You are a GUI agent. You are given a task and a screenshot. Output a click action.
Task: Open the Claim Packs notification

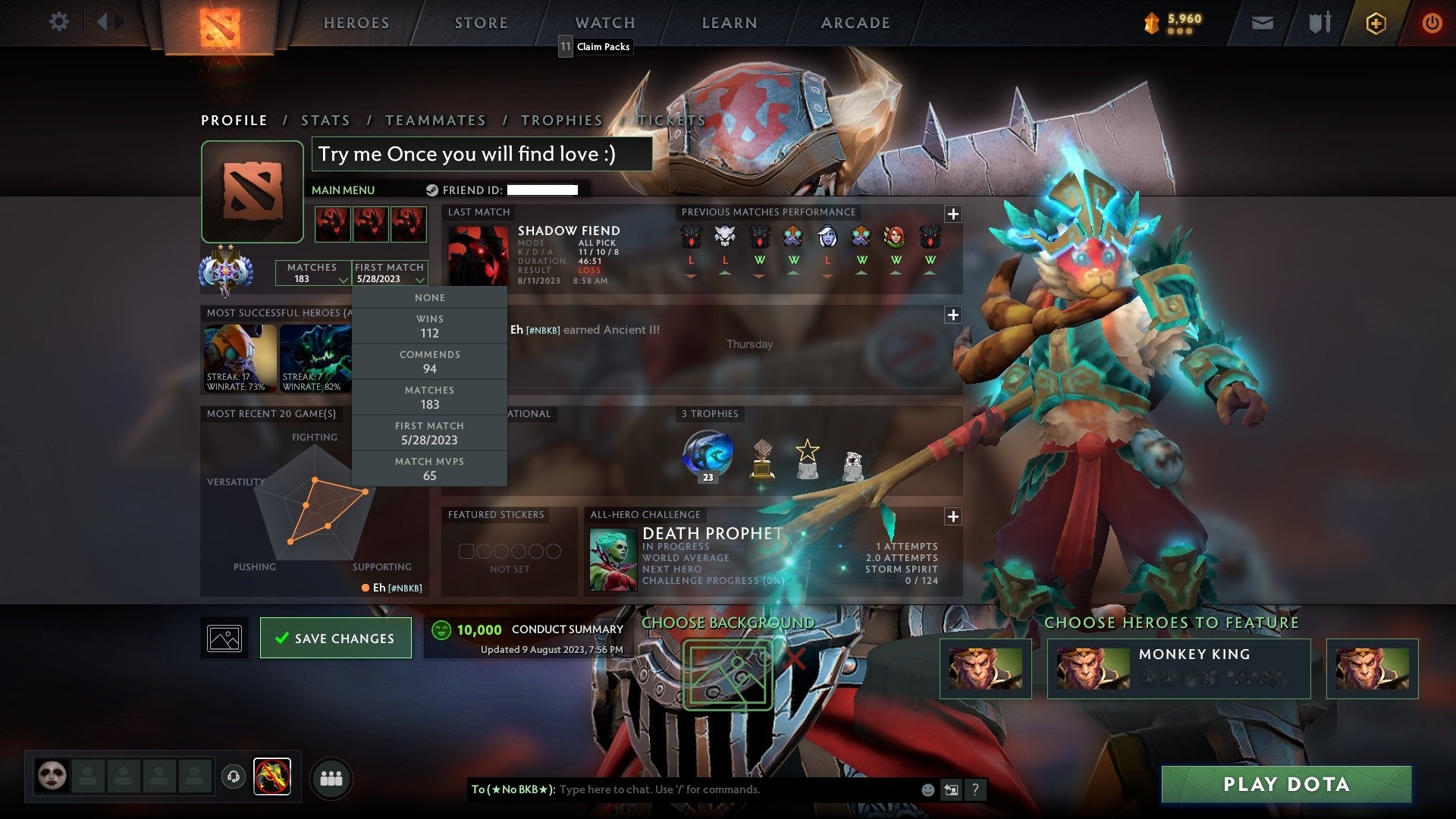click(x=595, y=46)
